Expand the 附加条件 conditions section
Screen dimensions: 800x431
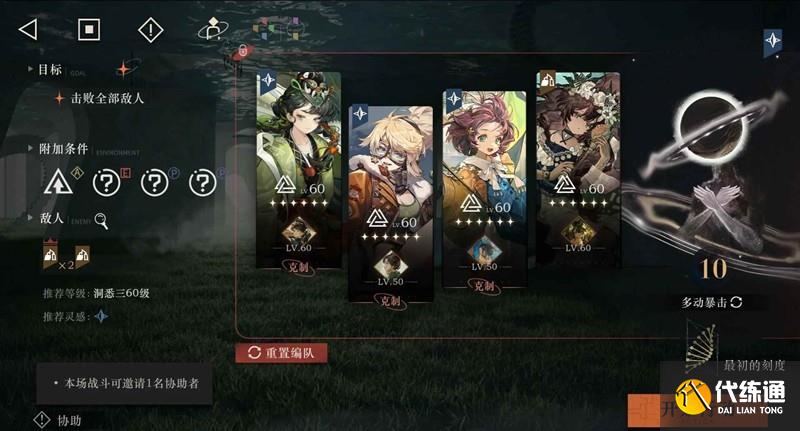tap(60, 147)
